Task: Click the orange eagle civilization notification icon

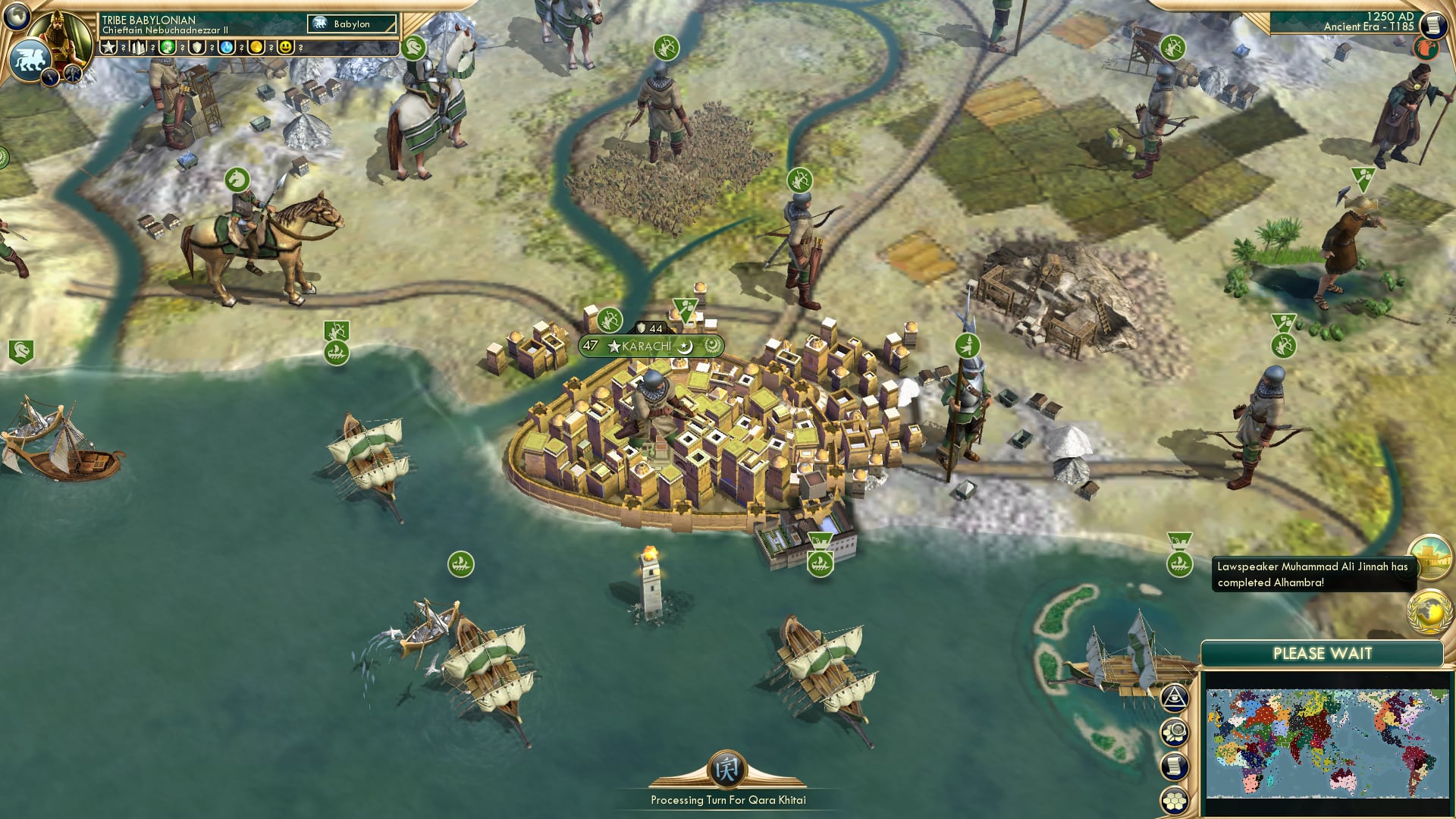Action: point(1426,48)
